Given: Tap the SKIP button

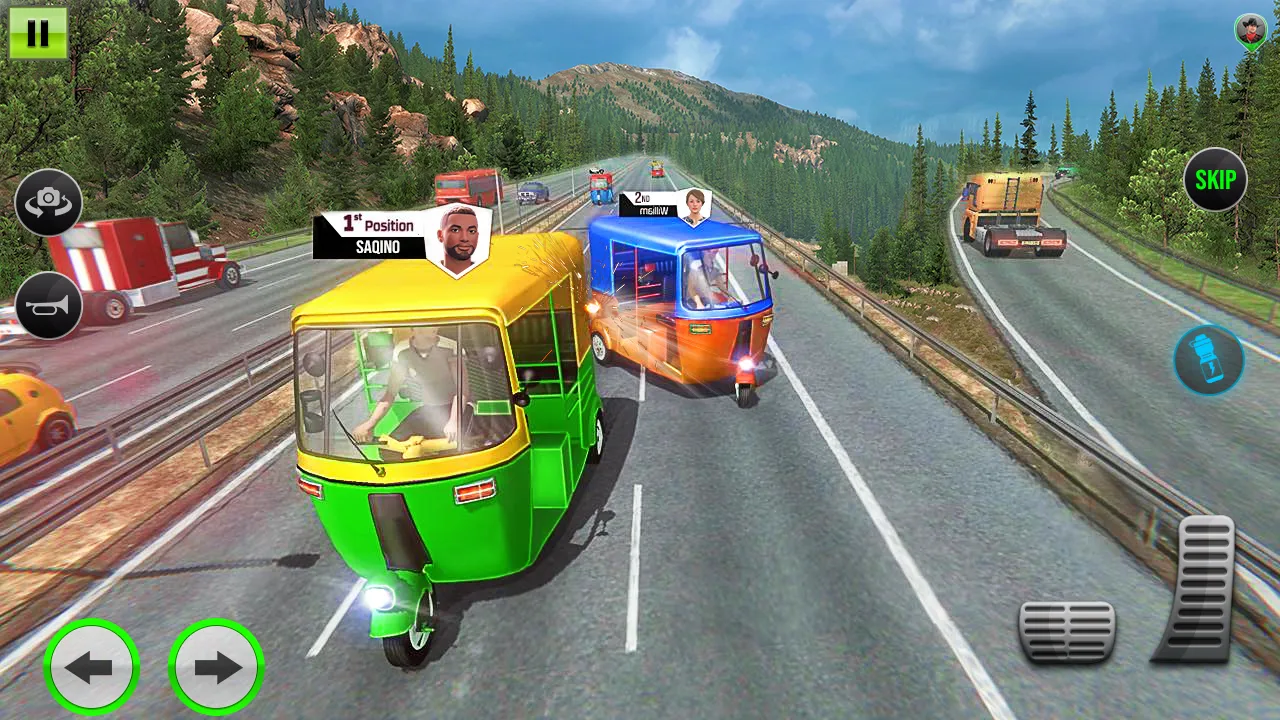Looking at the screenshot, I should pos(1215,180).
